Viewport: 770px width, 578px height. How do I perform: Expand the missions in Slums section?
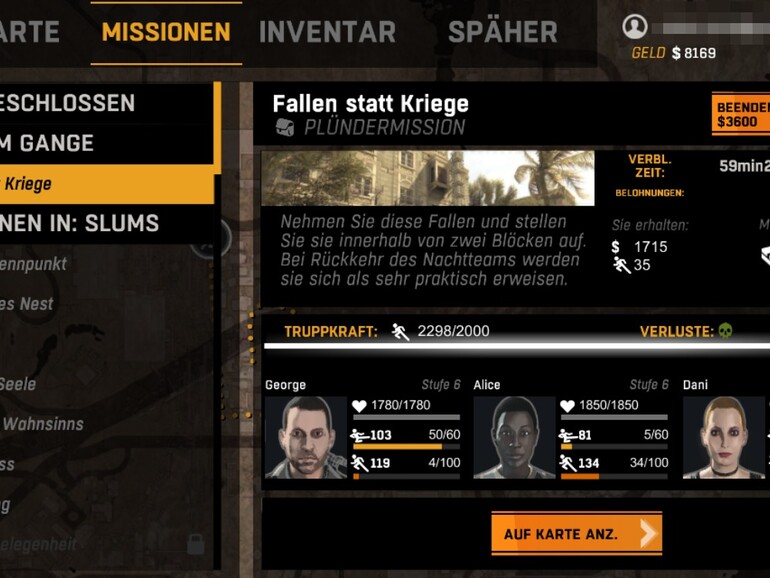coord(80,223)
